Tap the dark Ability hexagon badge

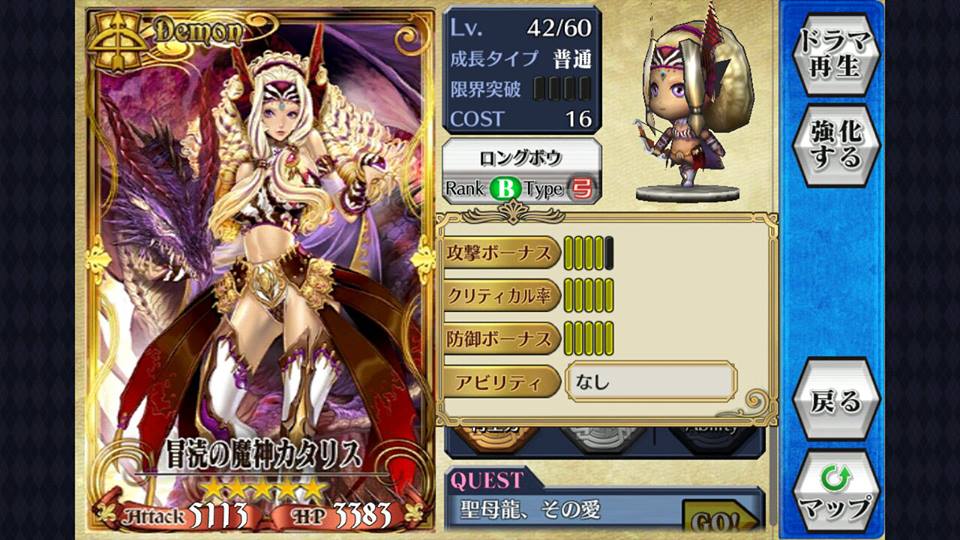click(712, 438)
